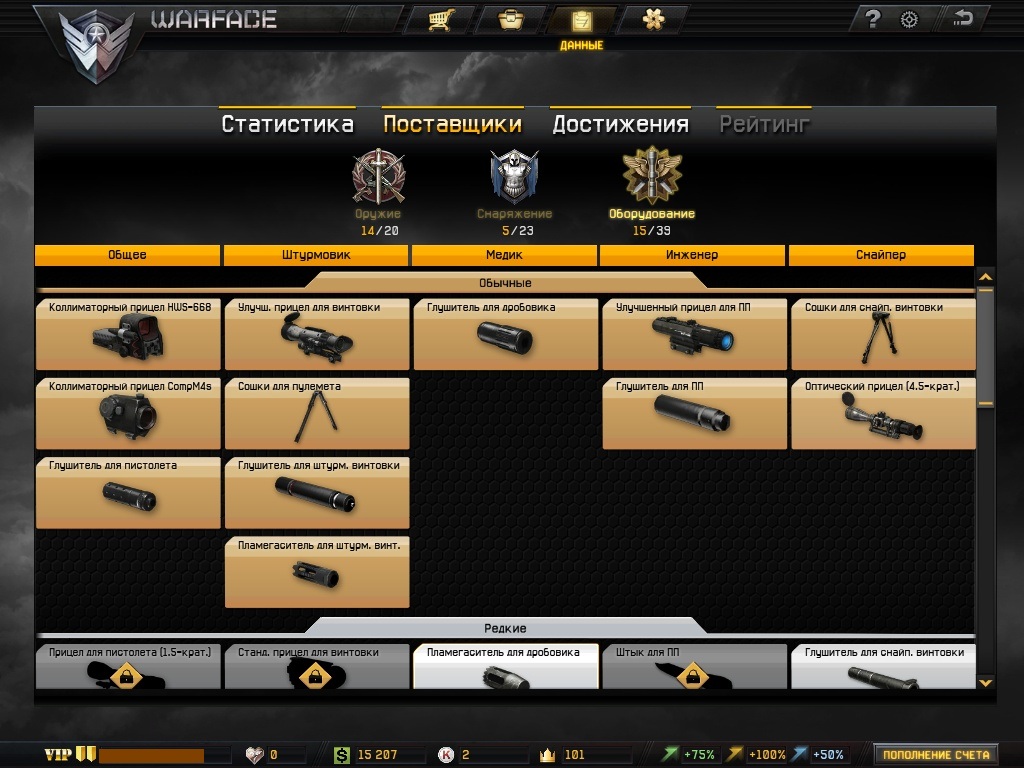Click the back arrow button
This screenshot has width=1024, height=768.
tap(963, 19)
